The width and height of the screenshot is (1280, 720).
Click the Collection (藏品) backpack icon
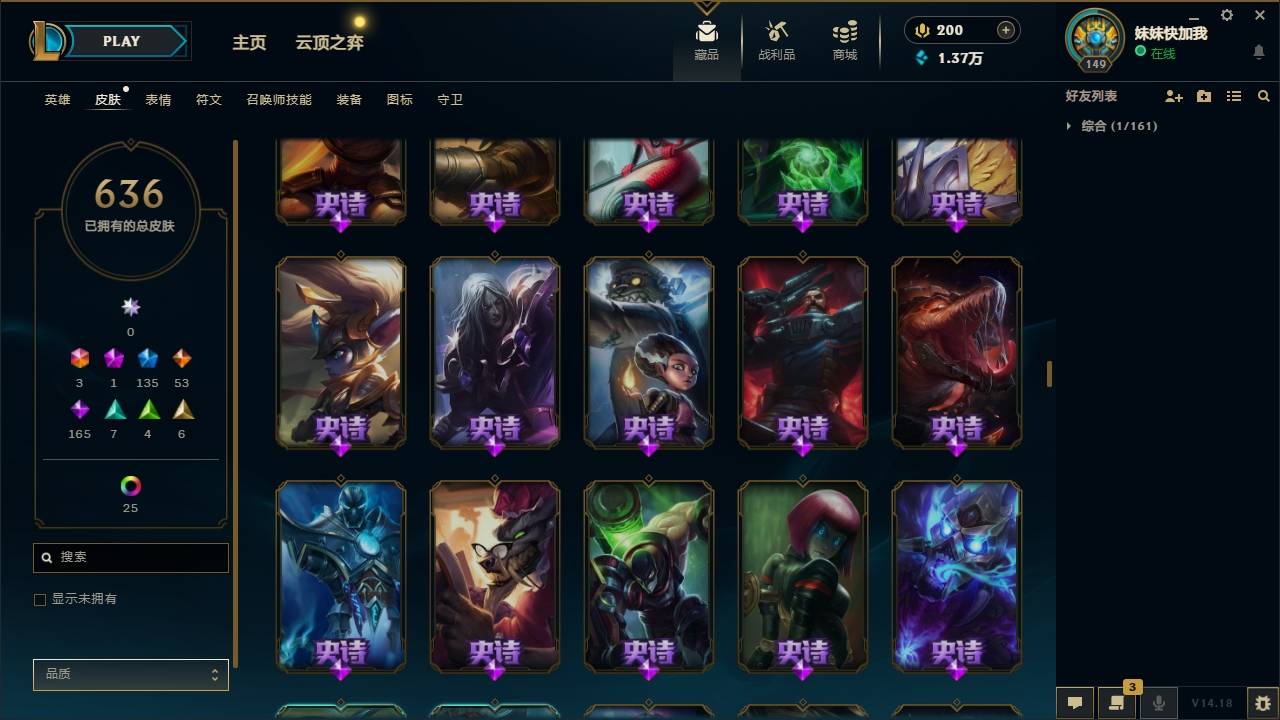(x=706, y=31)
